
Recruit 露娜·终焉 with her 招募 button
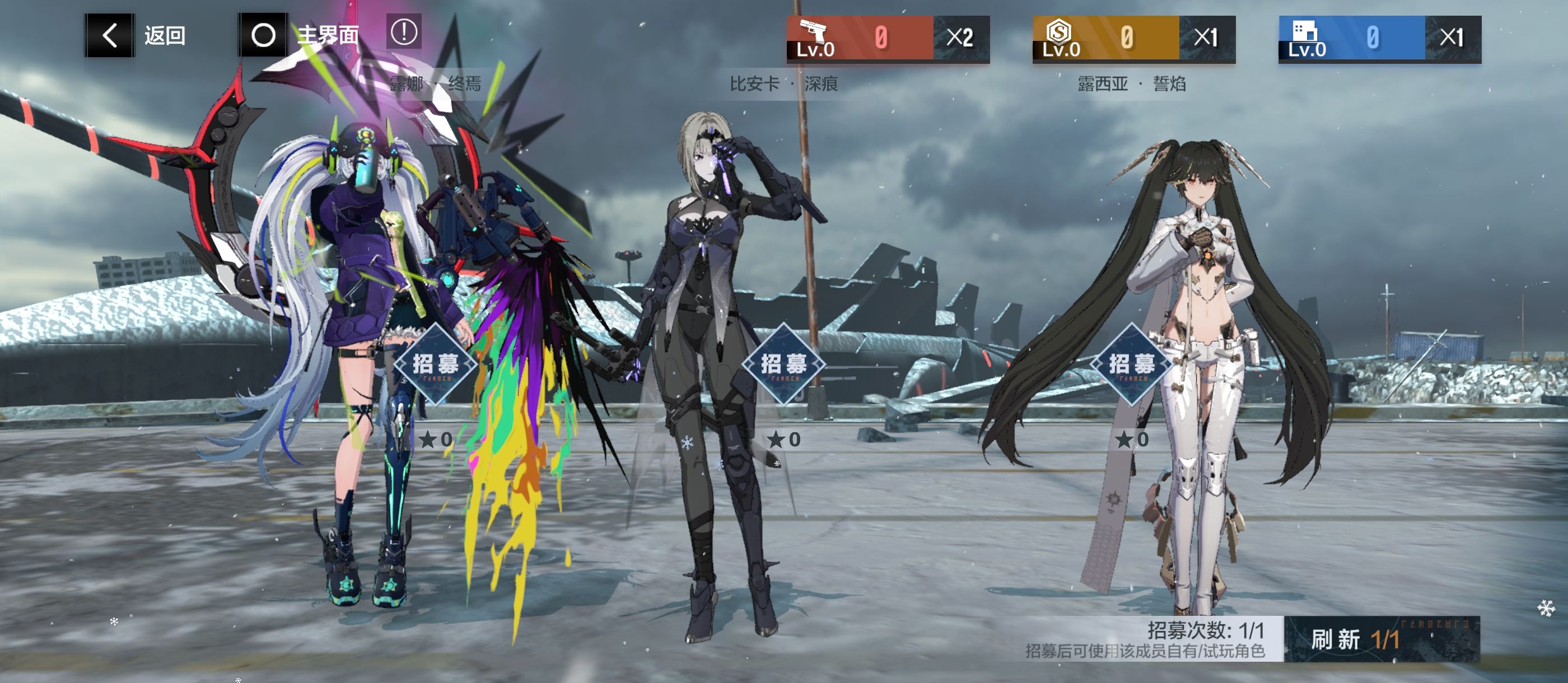[435, 364]
